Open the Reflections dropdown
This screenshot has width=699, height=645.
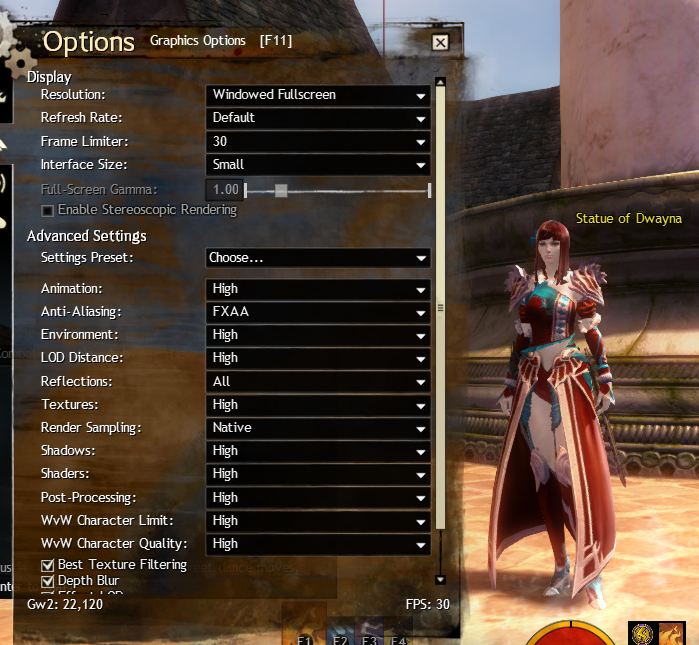pyautogui.click(x=318, y=382)
